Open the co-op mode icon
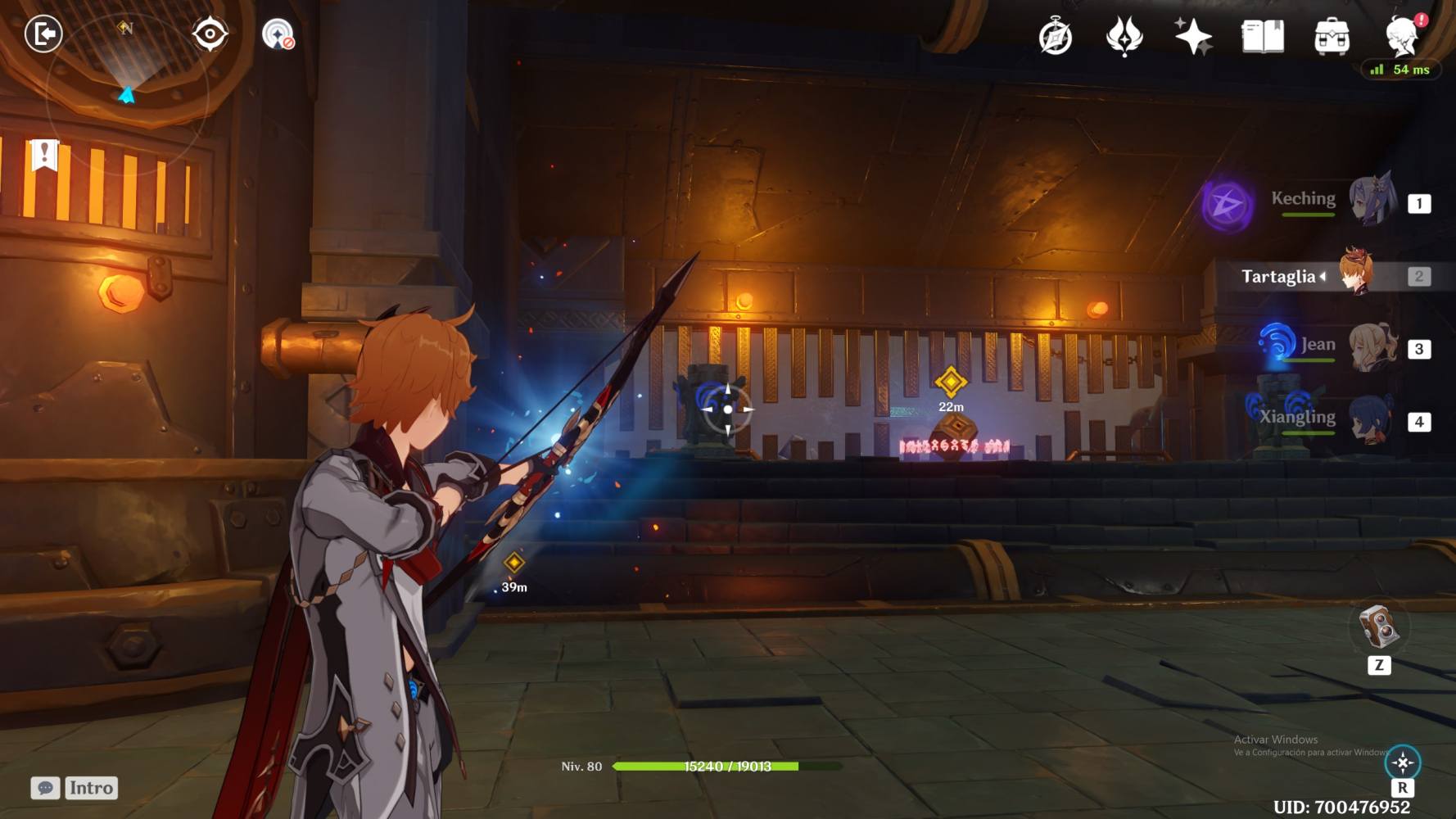The height and width of the screenshot is (819, 1456). pyautogui.click(x=278, y=35)
